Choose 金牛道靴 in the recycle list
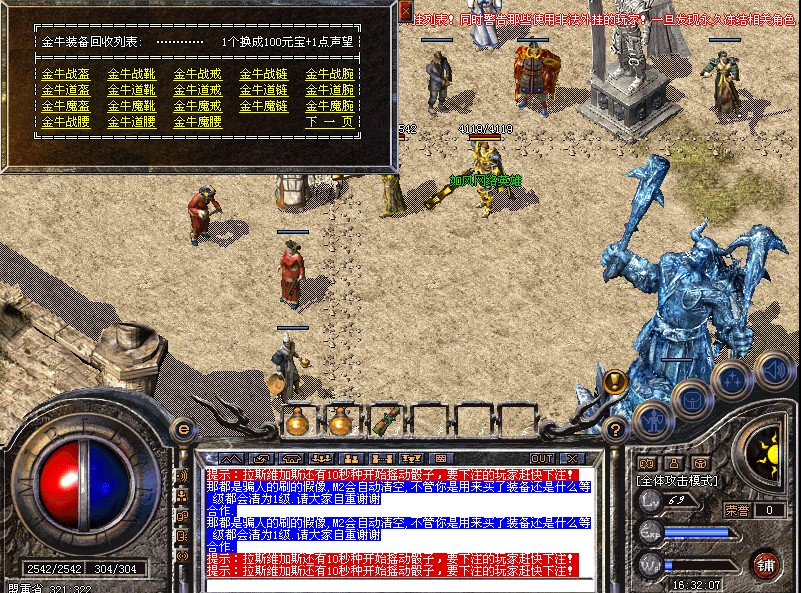Screen dimensions: 801x593 130,90
